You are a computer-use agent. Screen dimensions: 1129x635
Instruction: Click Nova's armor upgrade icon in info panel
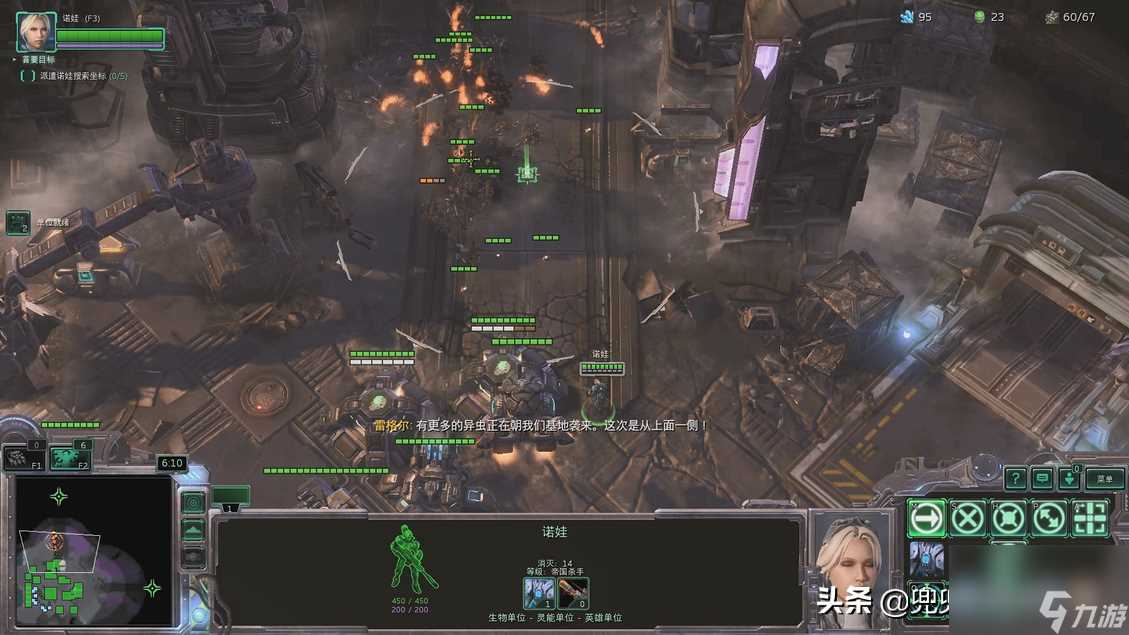[x=540, y=592]
